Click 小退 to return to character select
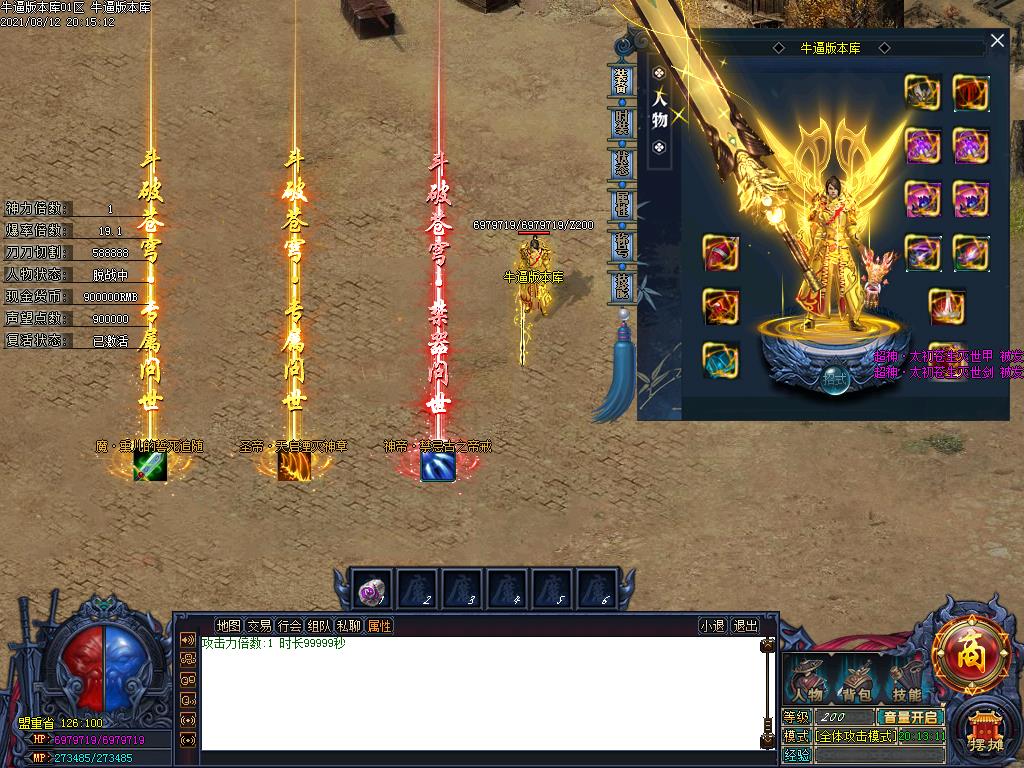Viewport: 1024px width, 768px height. [x=712, y=626]
